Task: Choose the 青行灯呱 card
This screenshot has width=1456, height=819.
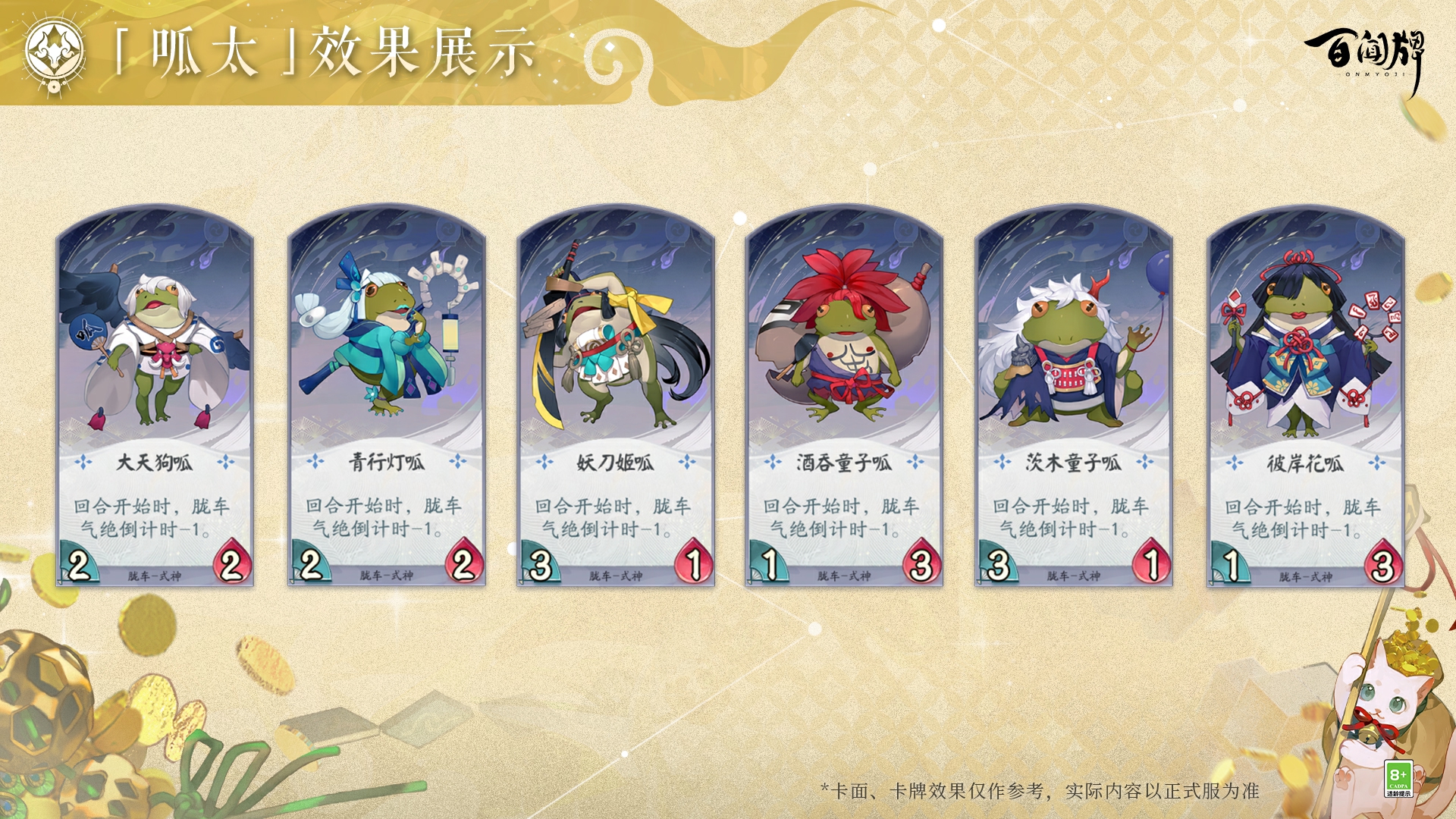Action: point(387,398)
